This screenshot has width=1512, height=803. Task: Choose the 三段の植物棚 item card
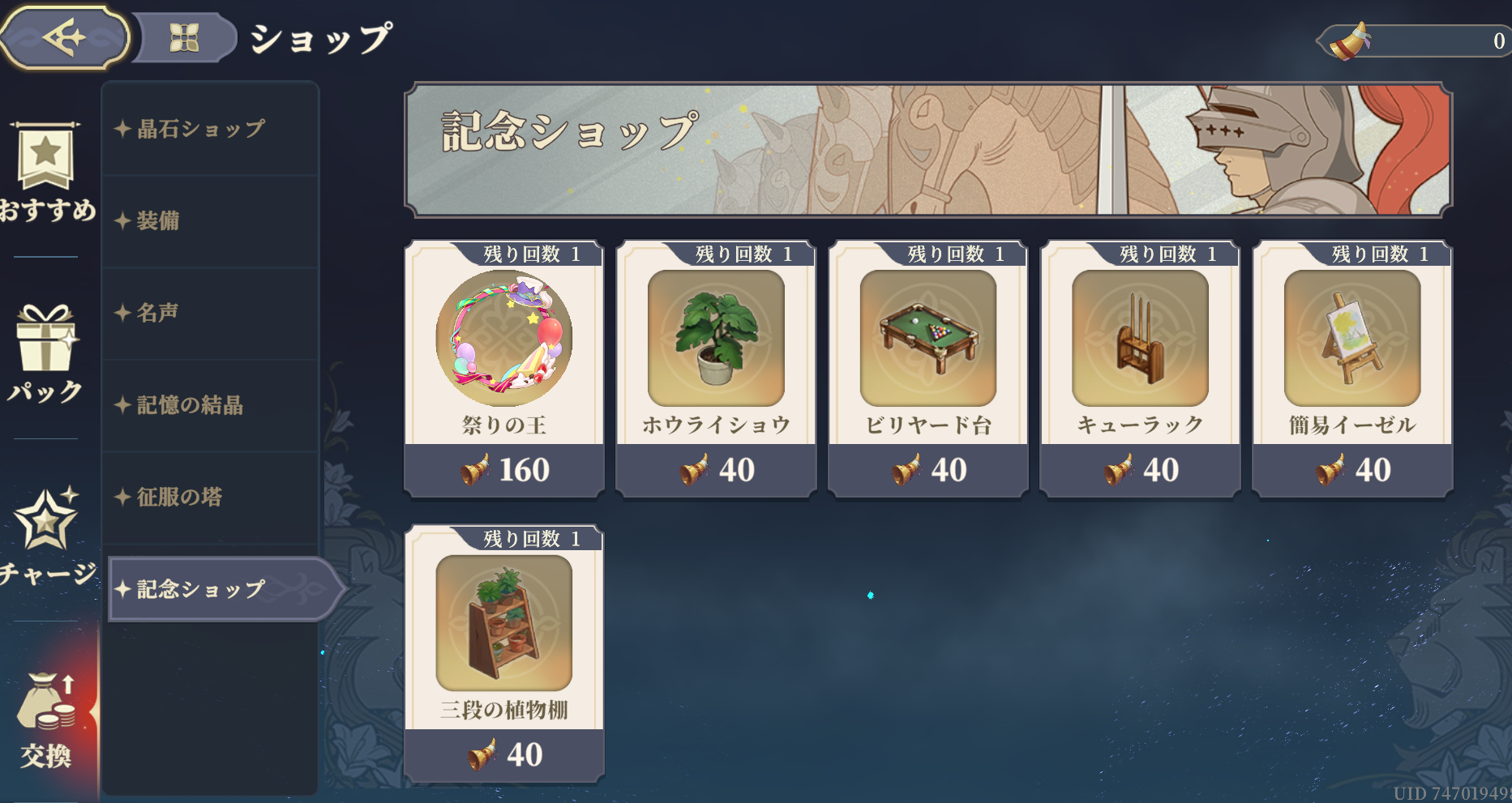click(503, 653)
